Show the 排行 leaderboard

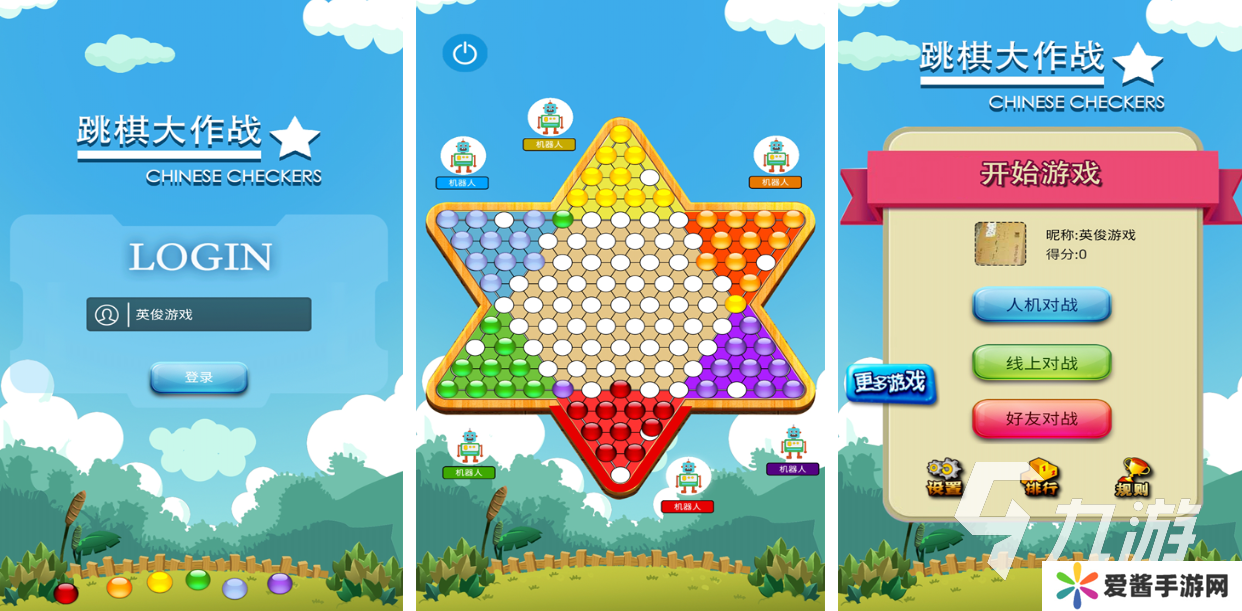(x=1040, y=477)
